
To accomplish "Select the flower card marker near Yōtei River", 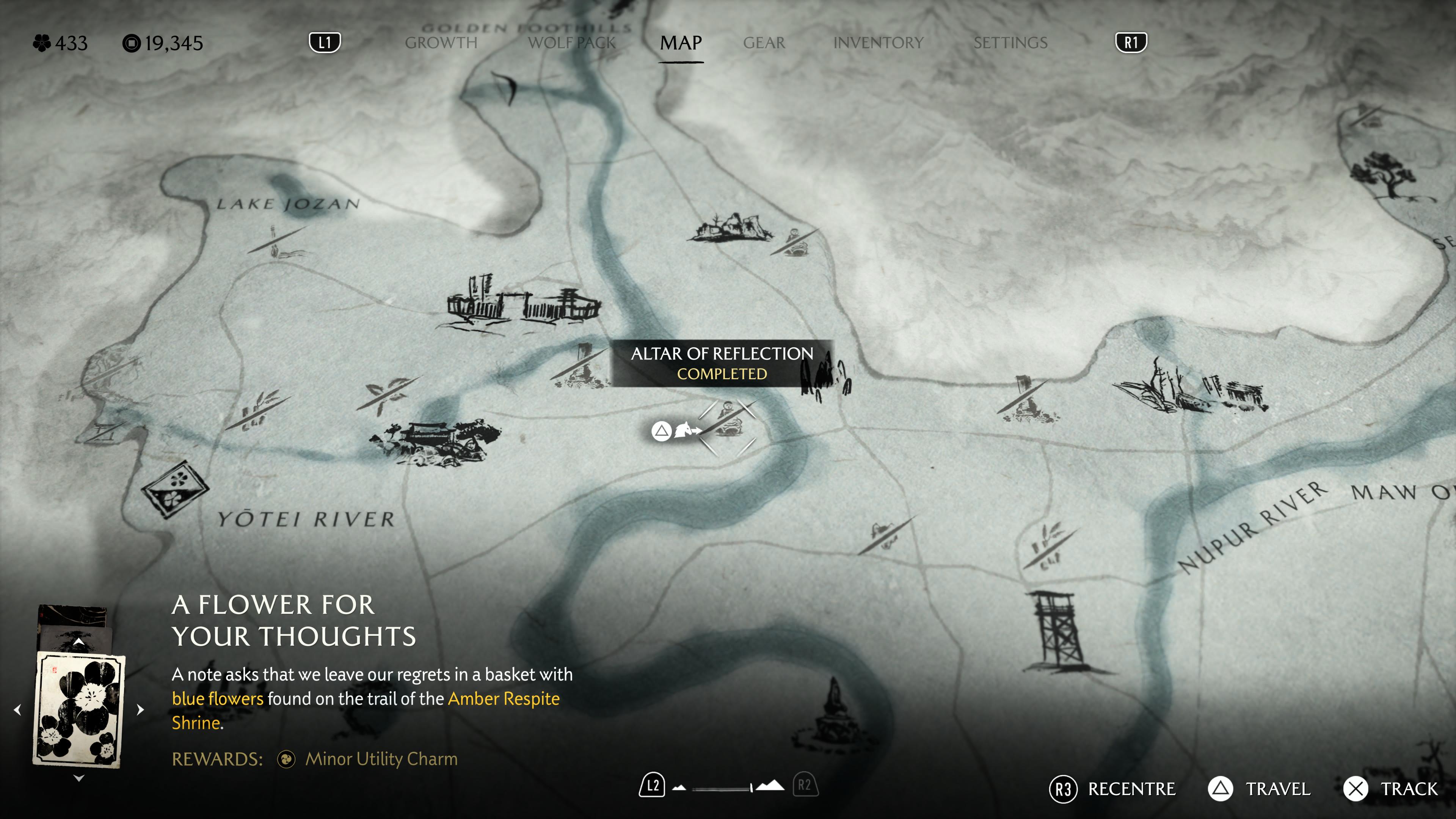I will (x=175, y=488).
